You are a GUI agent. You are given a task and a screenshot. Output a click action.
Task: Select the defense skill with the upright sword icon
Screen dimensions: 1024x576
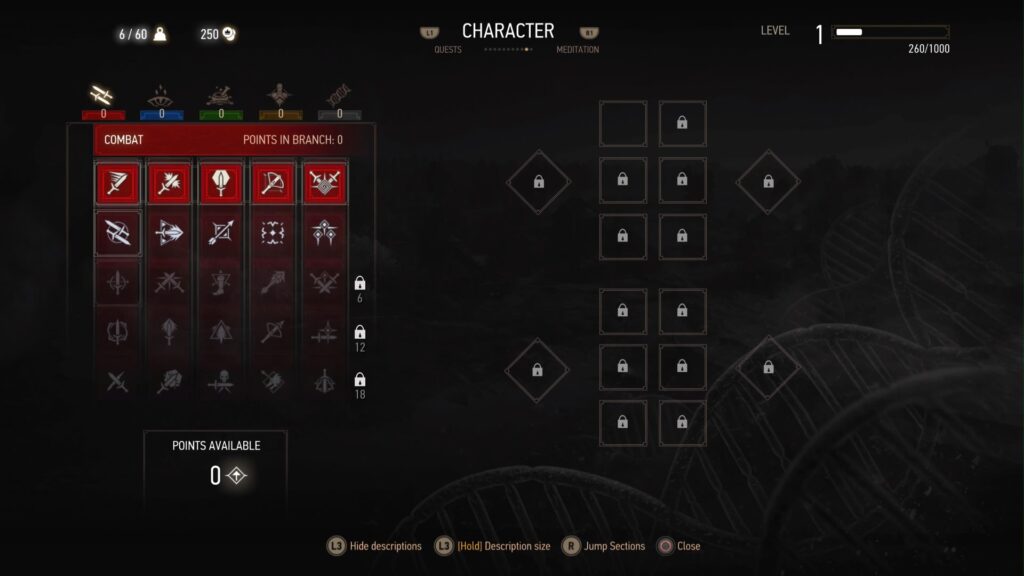click(x=221, y=183)
